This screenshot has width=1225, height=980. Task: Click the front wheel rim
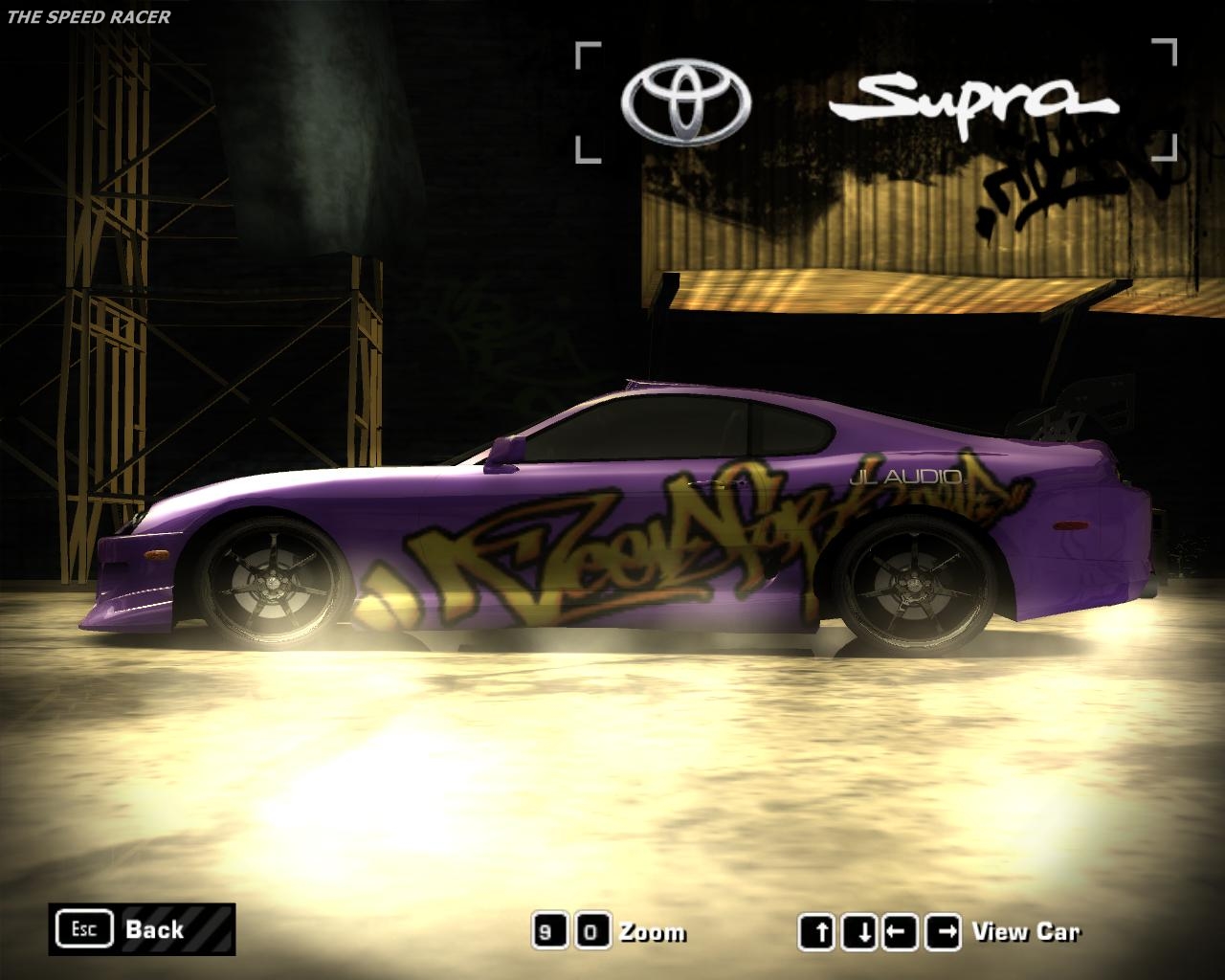[271, 582]
